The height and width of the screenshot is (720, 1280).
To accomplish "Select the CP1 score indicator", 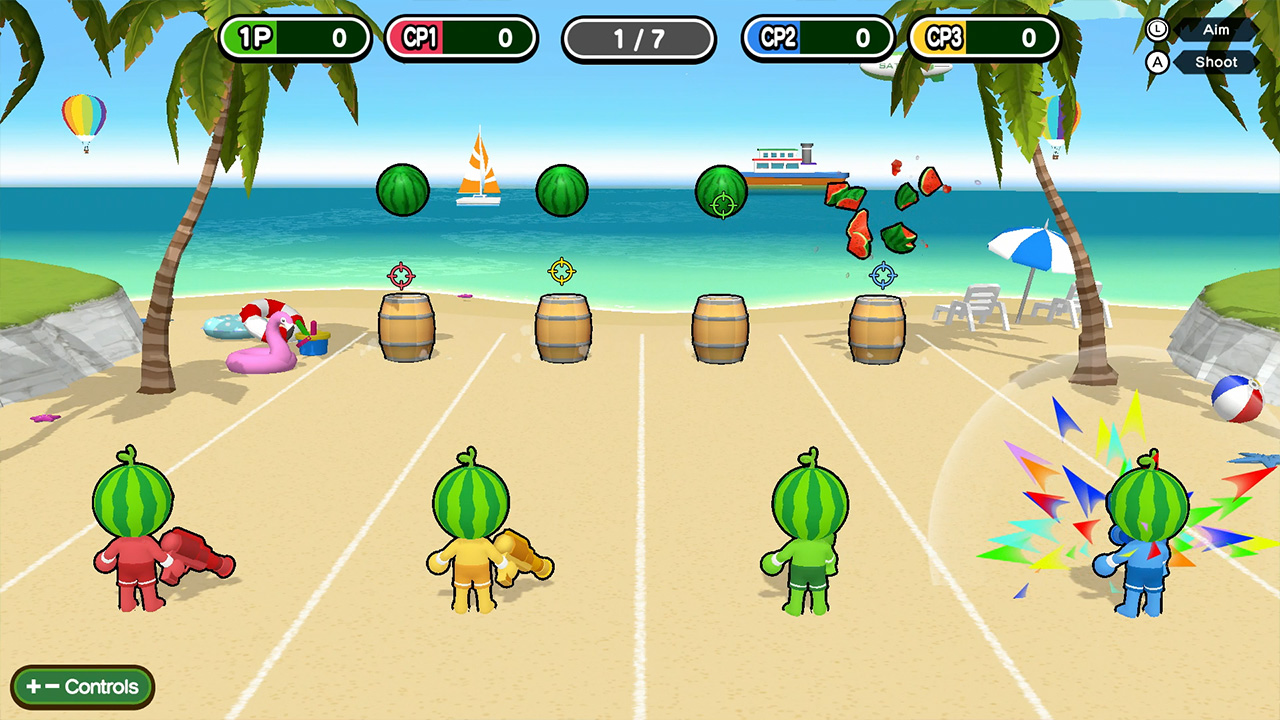I will pos(462,38).
